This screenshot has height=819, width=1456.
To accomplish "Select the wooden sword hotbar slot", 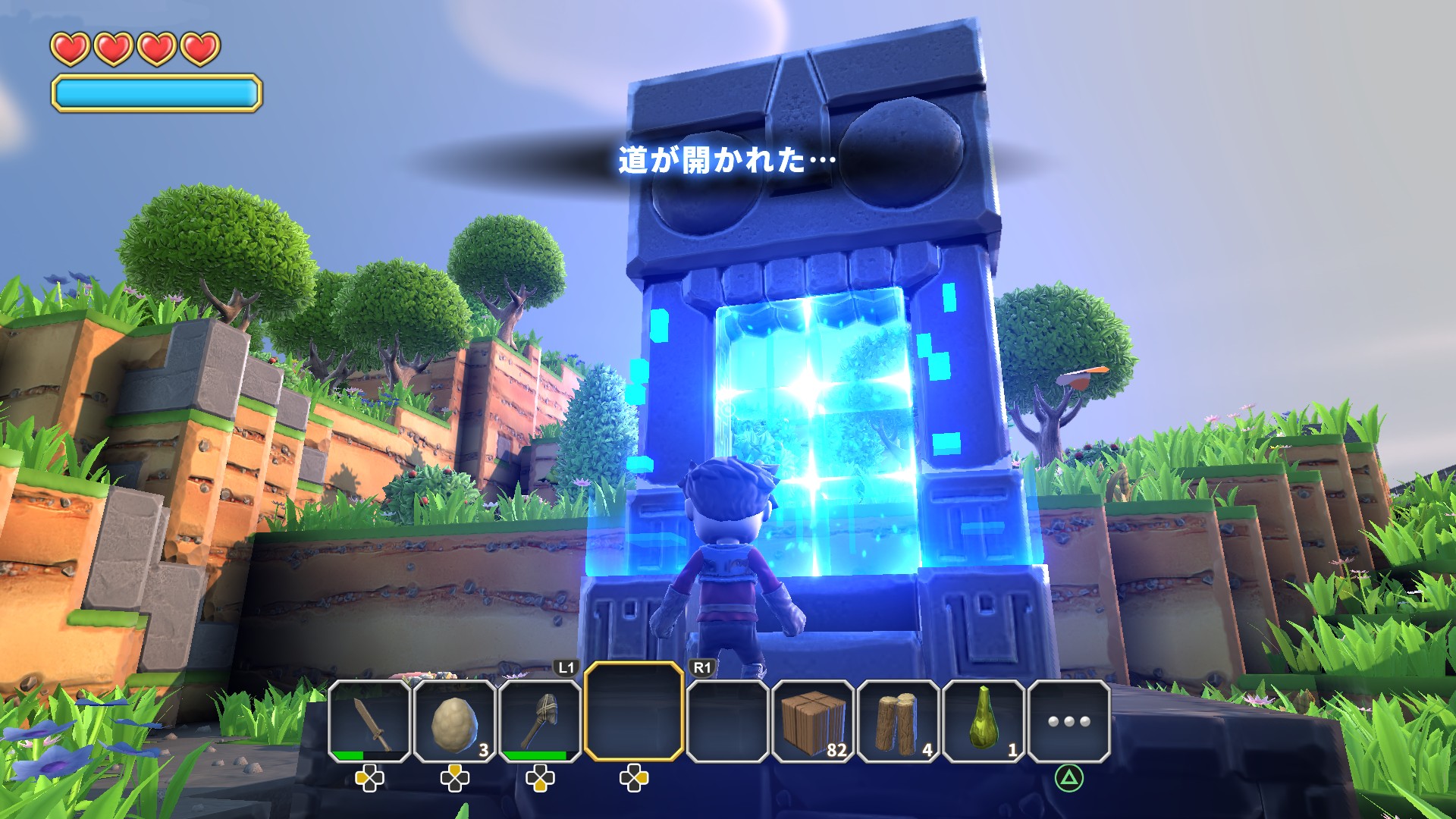I will click(369, 720).
